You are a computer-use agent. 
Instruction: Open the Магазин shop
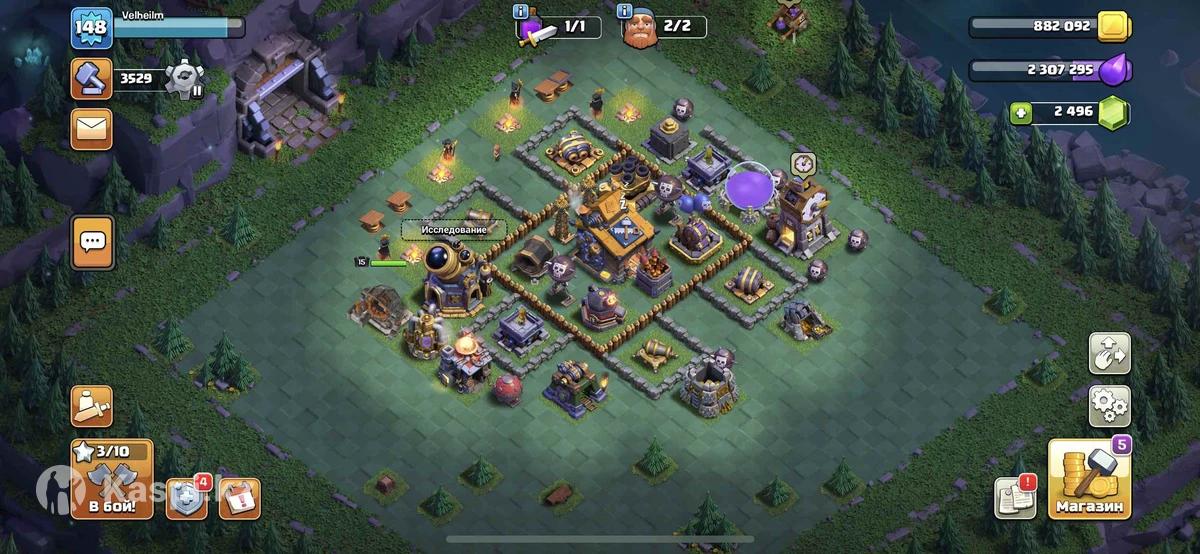click(x=1089, y=480)
